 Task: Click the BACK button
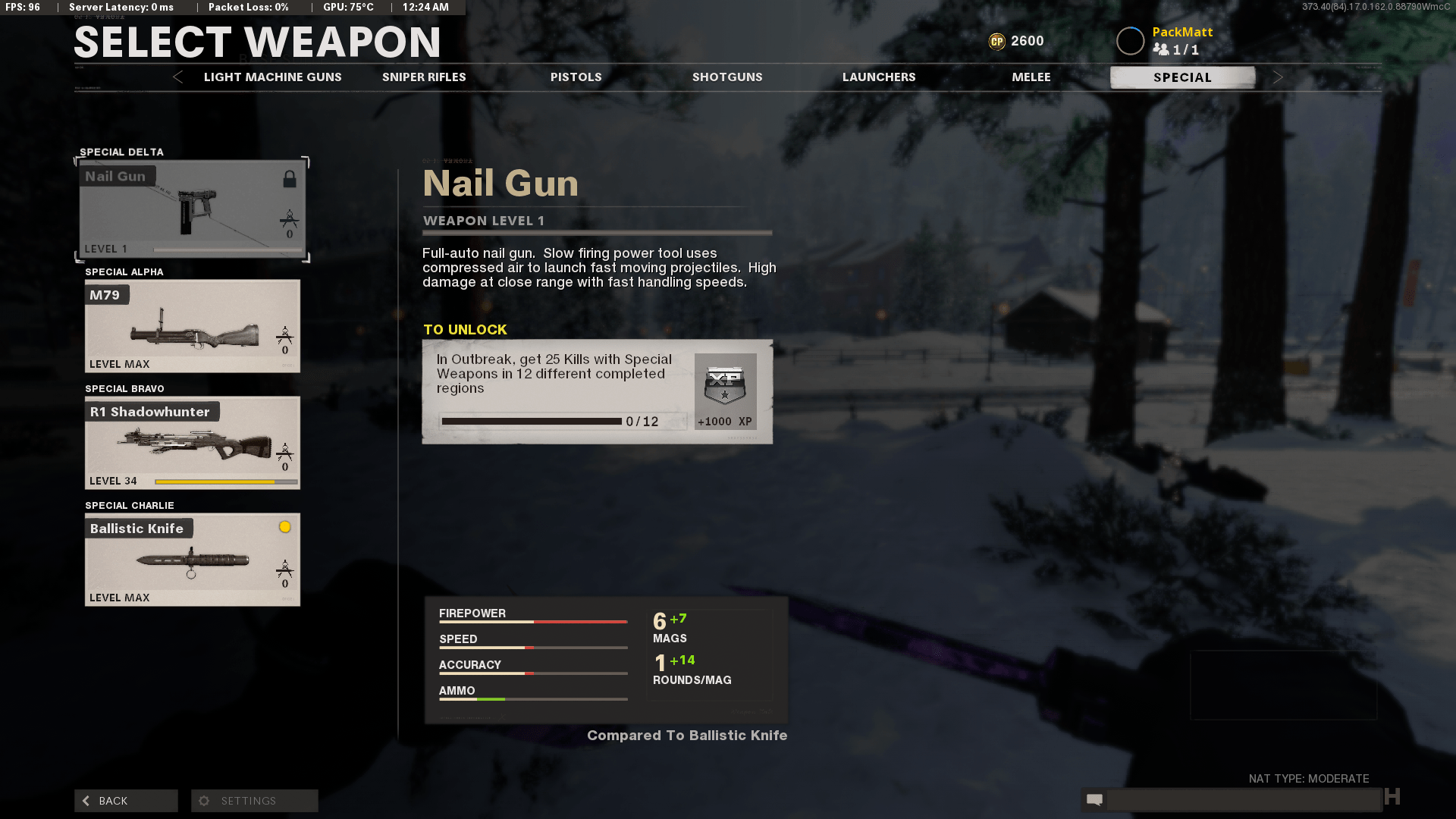(125, 800)
